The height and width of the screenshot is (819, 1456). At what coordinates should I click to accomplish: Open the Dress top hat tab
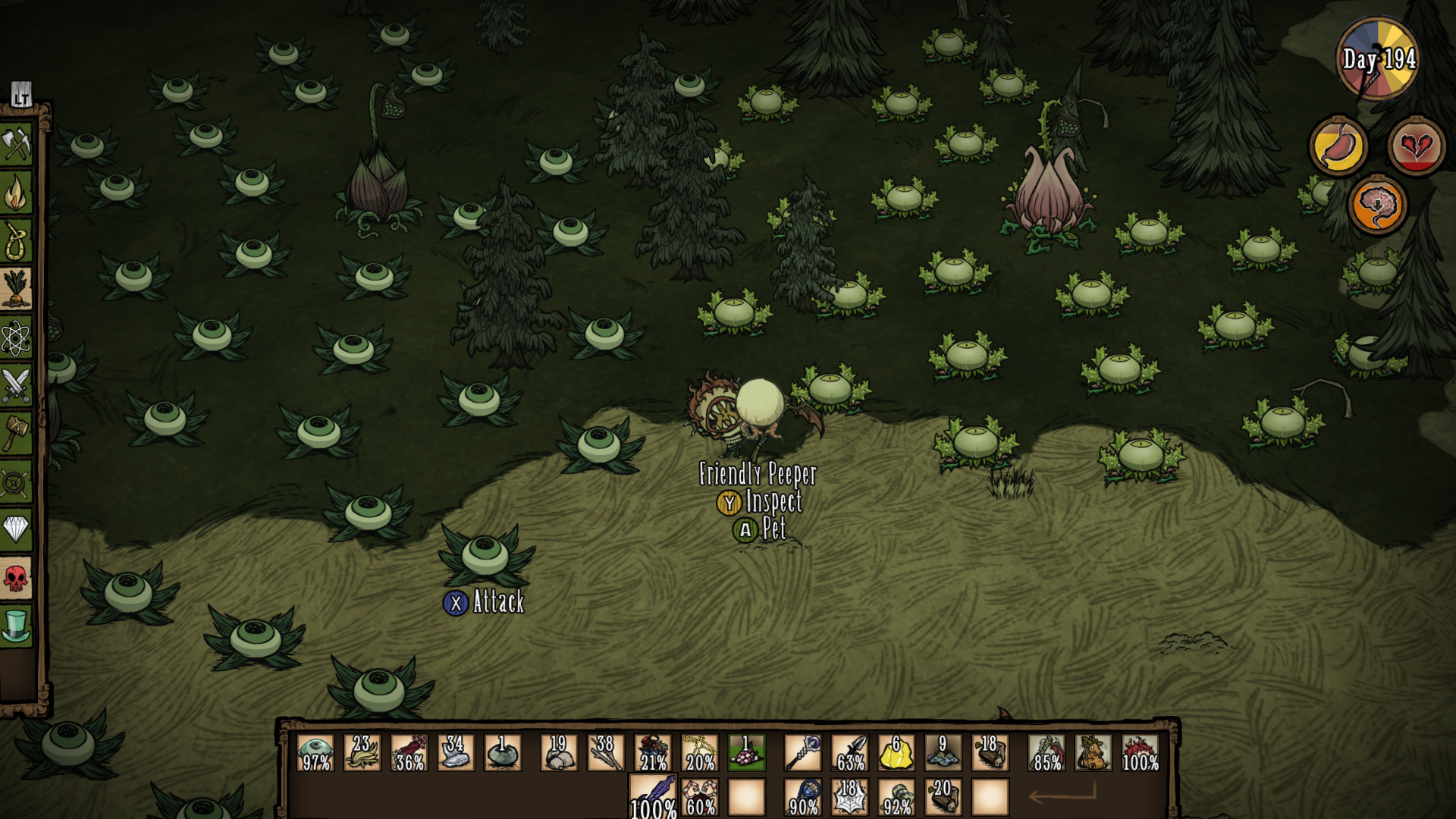pyautogui.click(x=16, y=626)
